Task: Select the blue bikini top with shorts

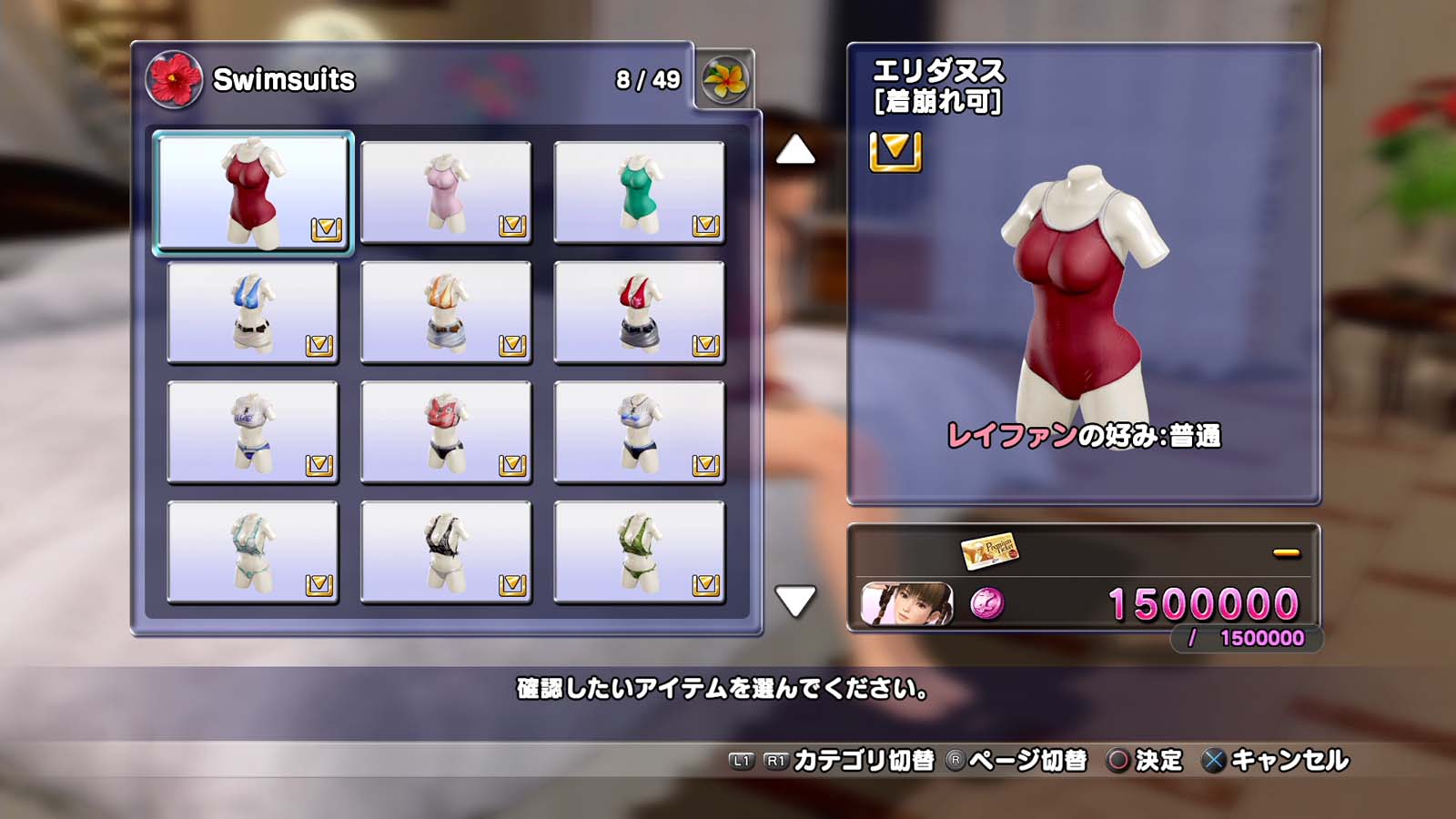Action: coord(253,312)
